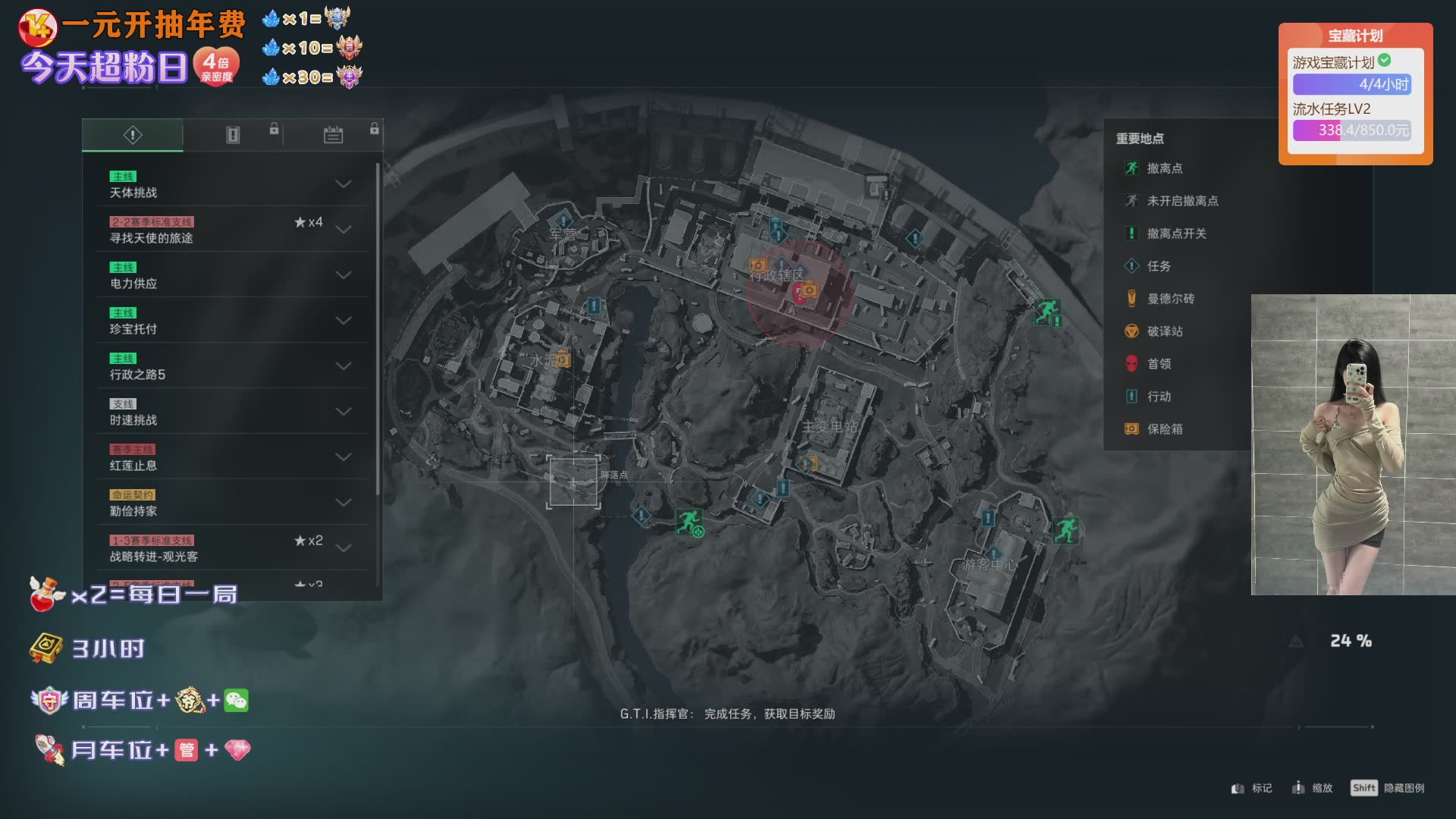Select the 行政之路5 mission row
The image size is (1456, 819).
pos(227,366)
